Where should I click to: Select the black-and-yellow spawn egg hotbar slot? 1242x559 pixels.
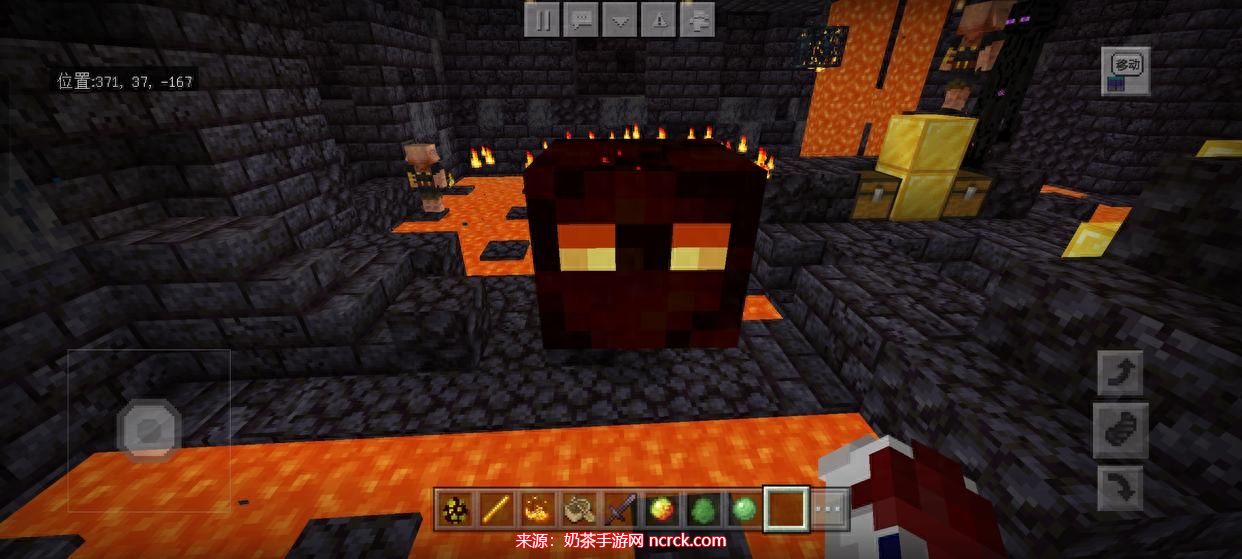455,510
